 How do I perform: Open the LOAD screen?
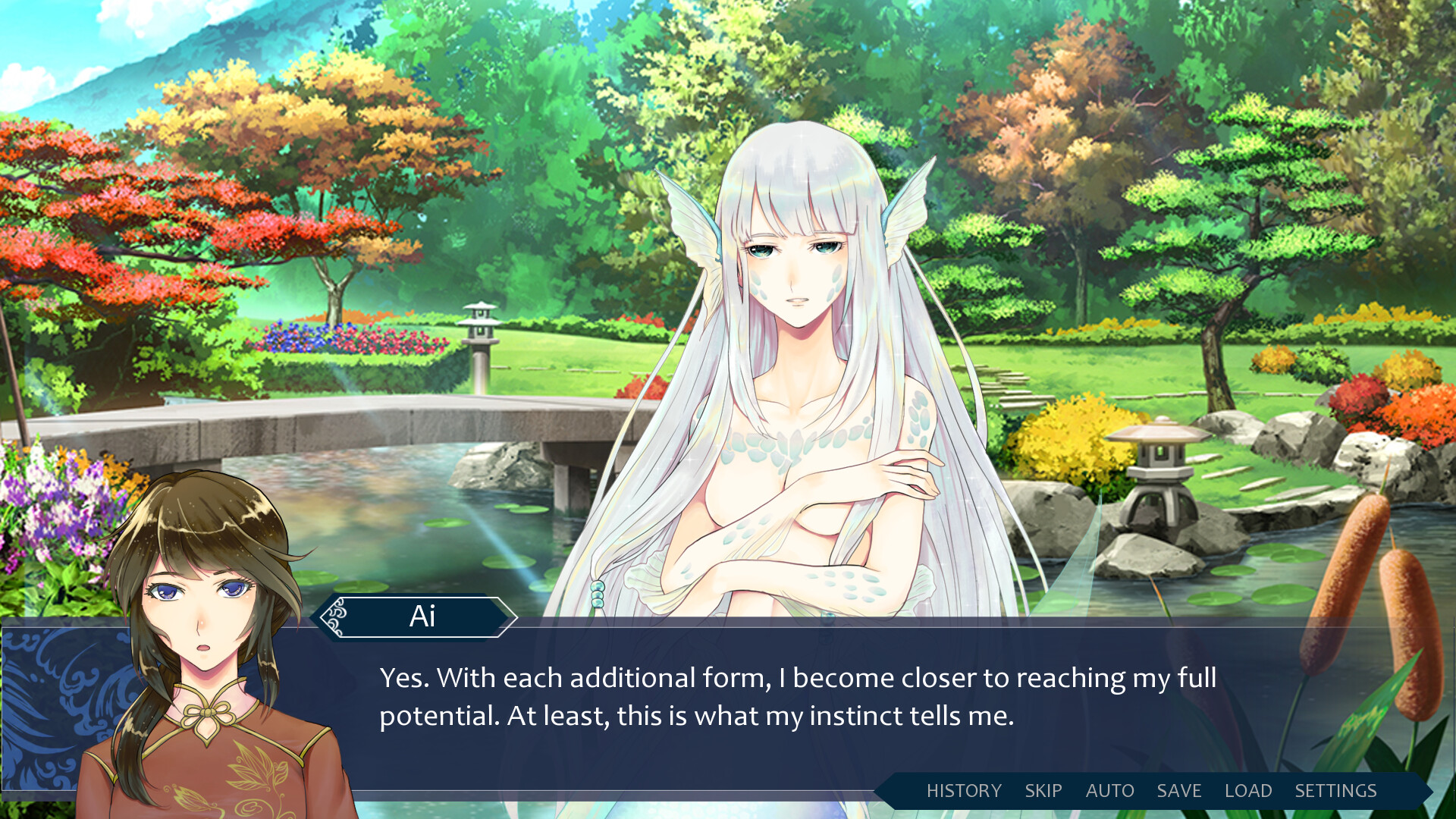[1248, 790]
